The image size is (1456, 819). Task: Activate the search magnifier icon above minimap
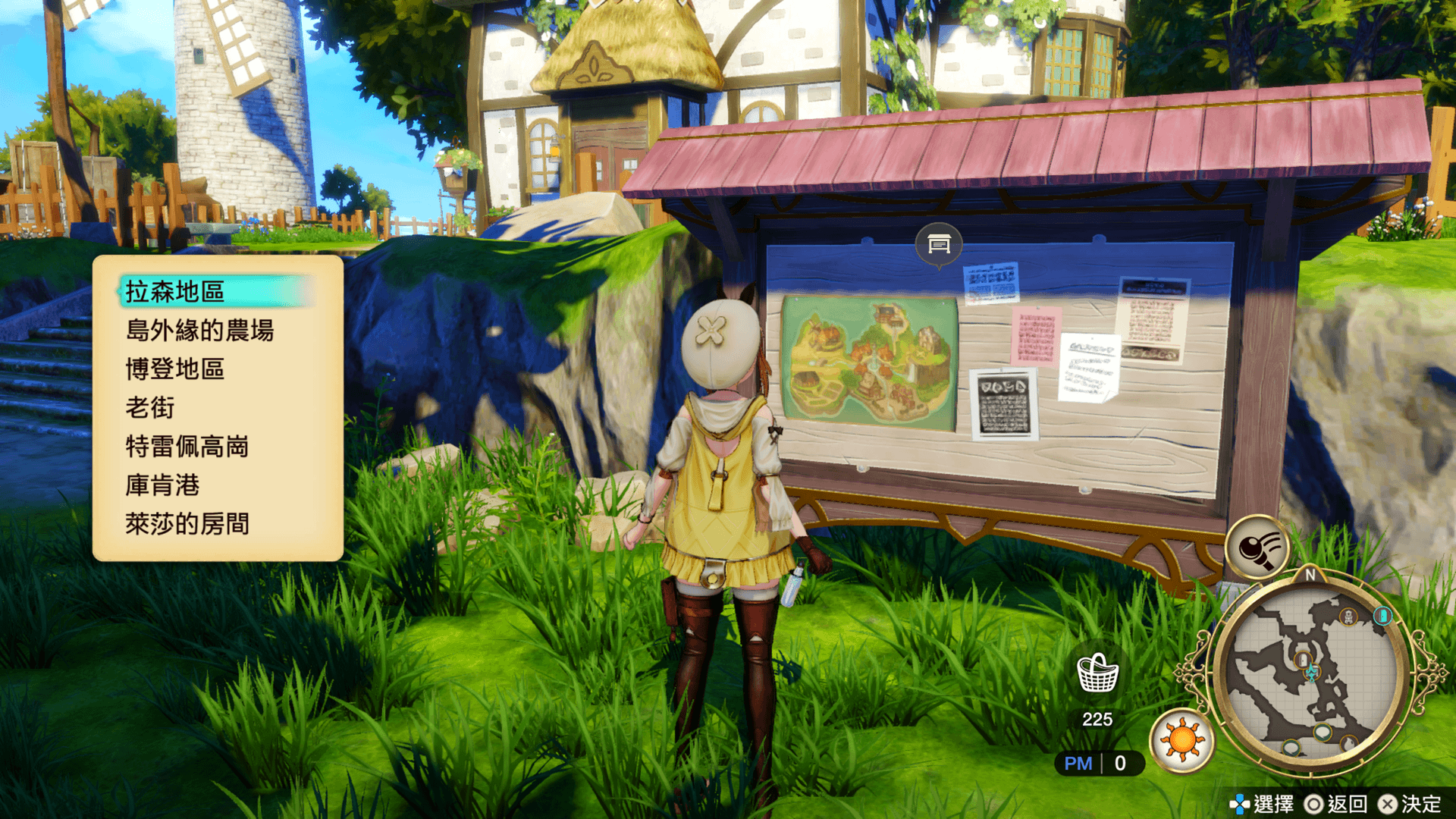pyautogui.click(x=1257, y=547)
